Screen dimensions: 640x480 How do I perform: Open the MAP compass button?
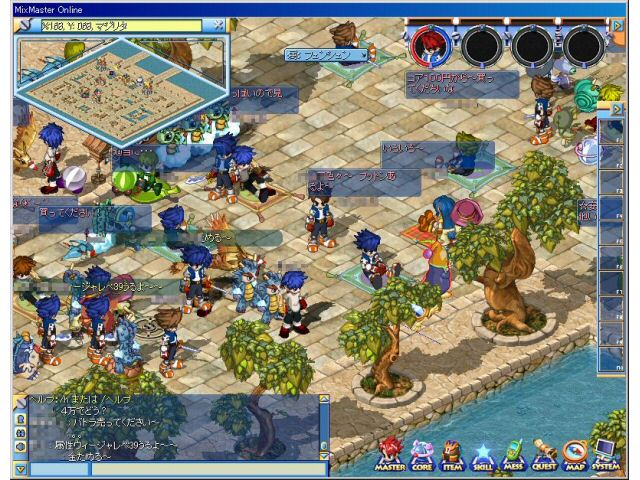pyautogui.click(x=574, y=455)
